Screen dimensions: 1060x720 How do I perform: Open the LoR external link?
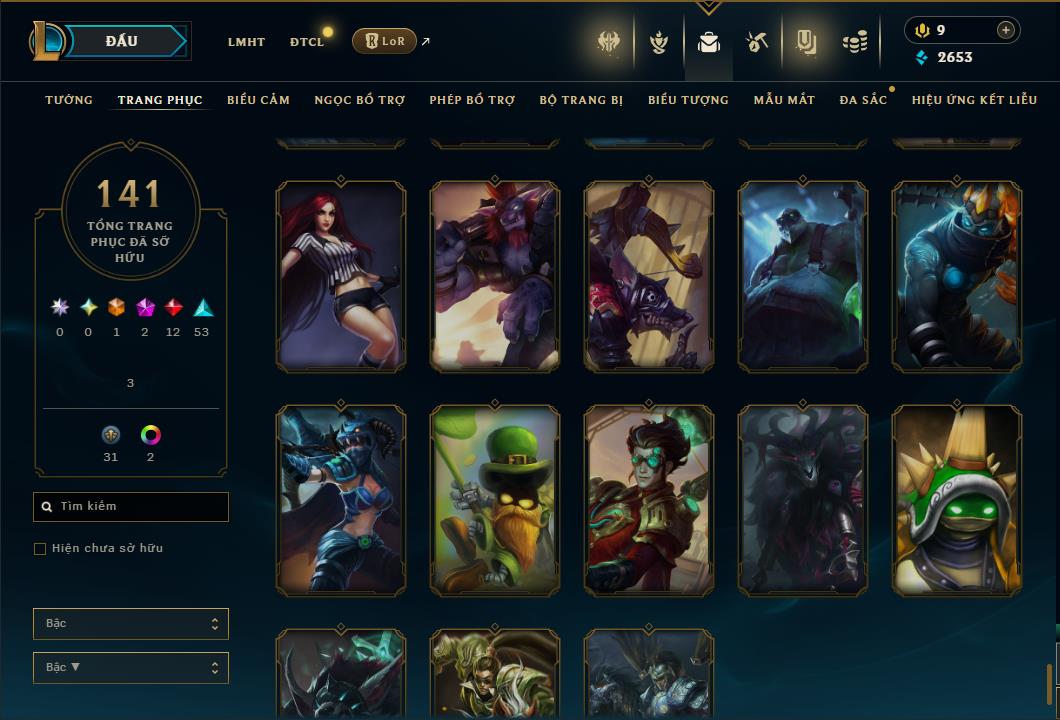coord(385,41)
